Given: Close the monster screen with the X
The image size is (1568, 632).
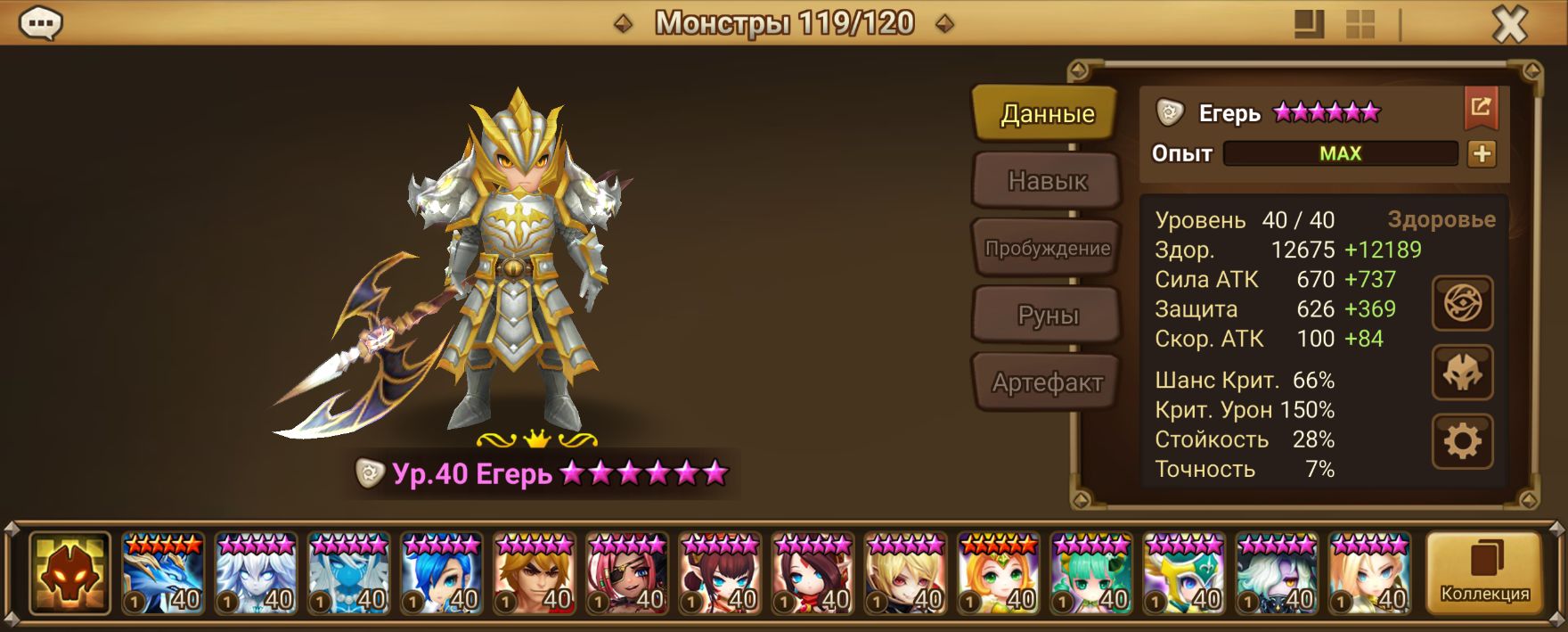Looking at the screenshot, I should pos(1509,25).
